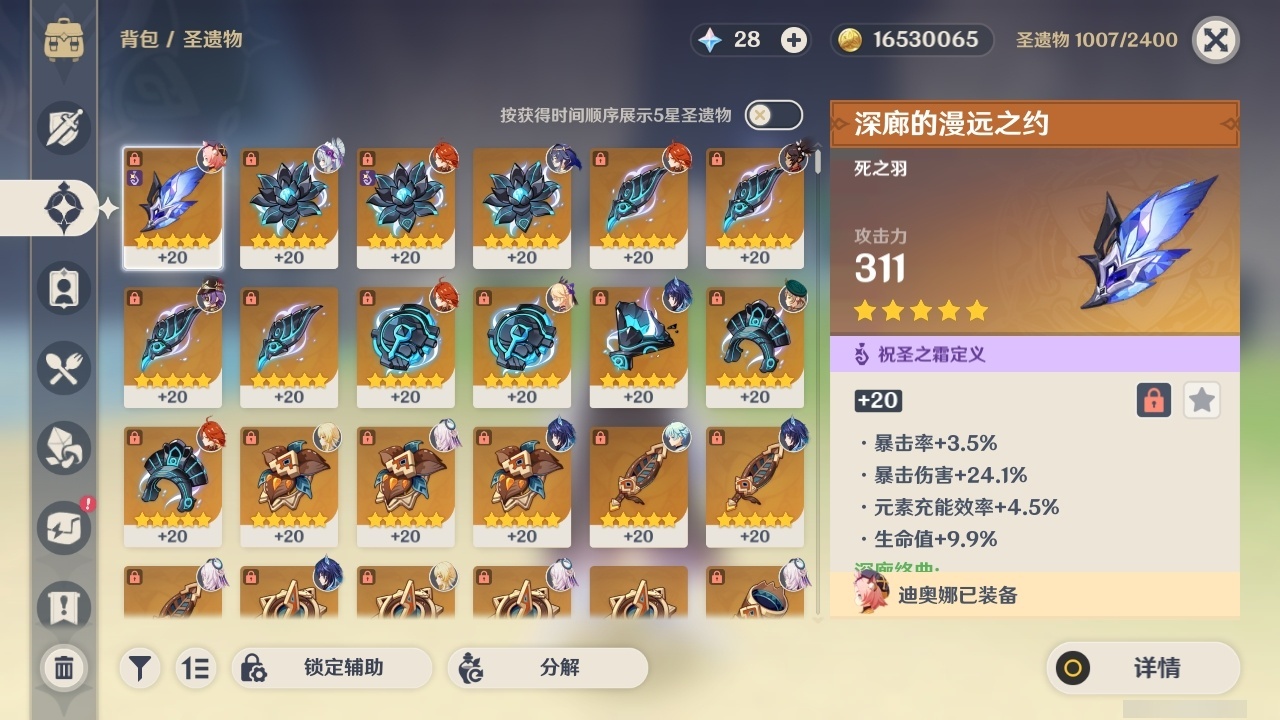Select the weapons inventory tab

[63, 128]
